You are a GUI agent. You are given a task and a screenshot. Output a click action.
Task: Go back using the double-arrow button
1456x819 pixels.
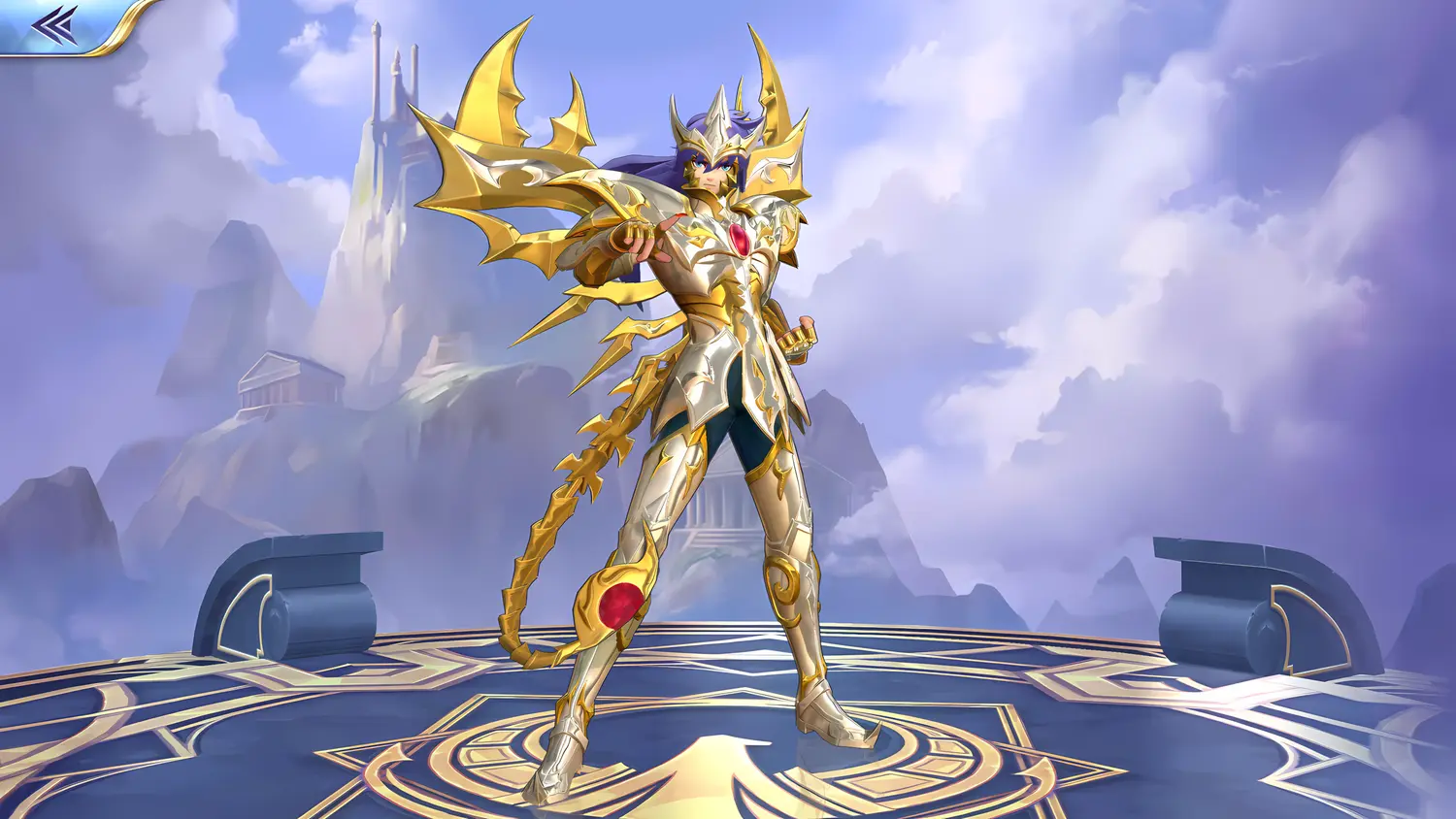click(54, 25)
